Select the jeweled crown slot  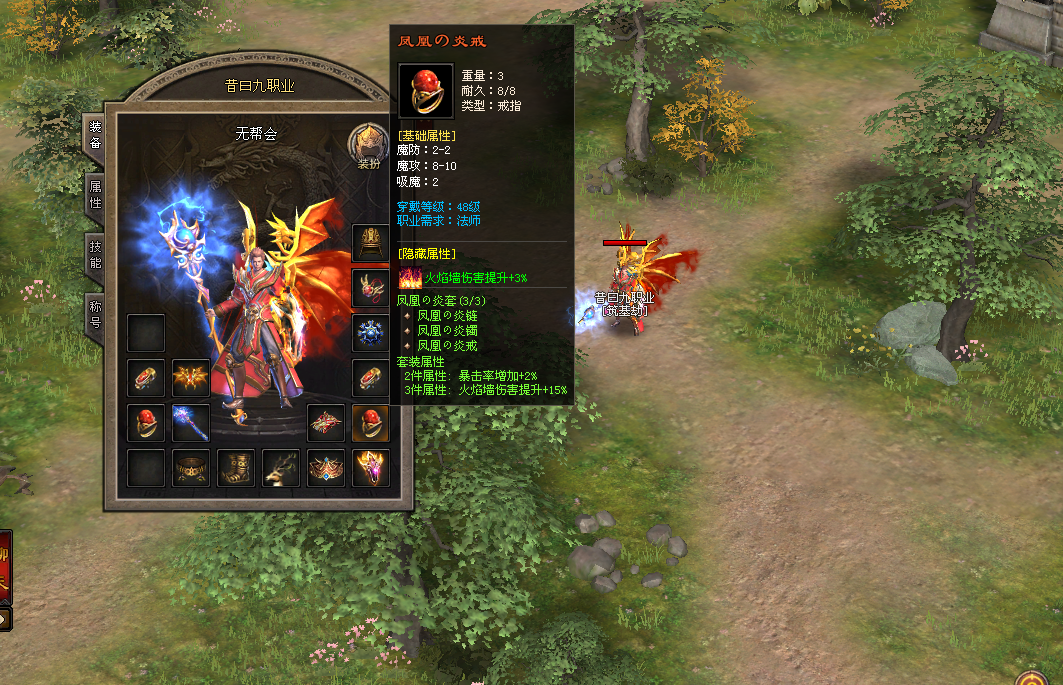326,468
